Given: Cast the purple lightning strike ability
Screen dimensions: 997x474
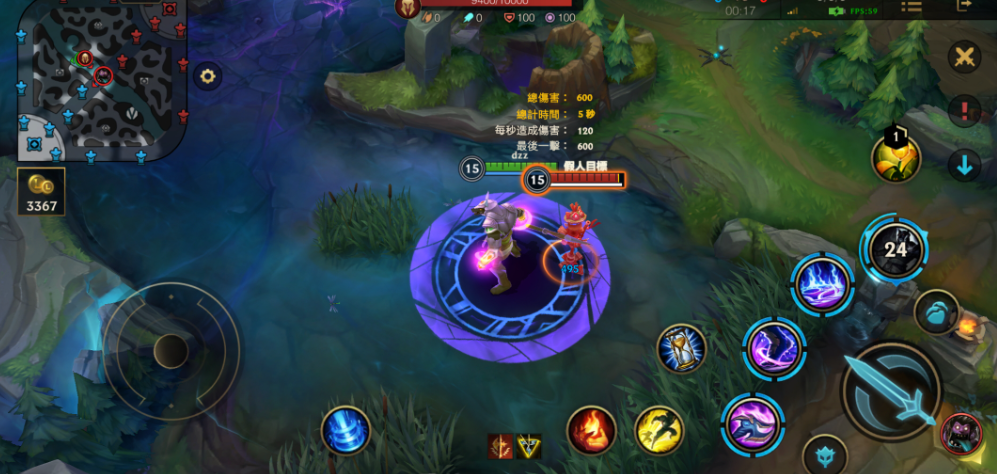Looking at the screenshot, I should coord(822,283).
